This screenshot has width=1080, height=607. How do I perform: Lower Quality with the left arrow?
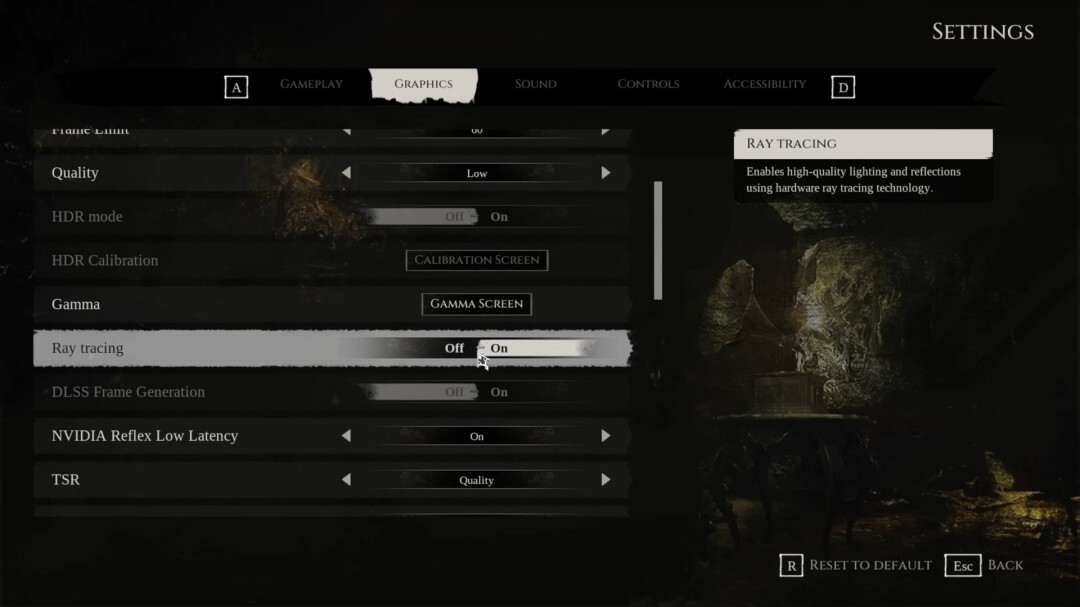[x=346, y=173]
